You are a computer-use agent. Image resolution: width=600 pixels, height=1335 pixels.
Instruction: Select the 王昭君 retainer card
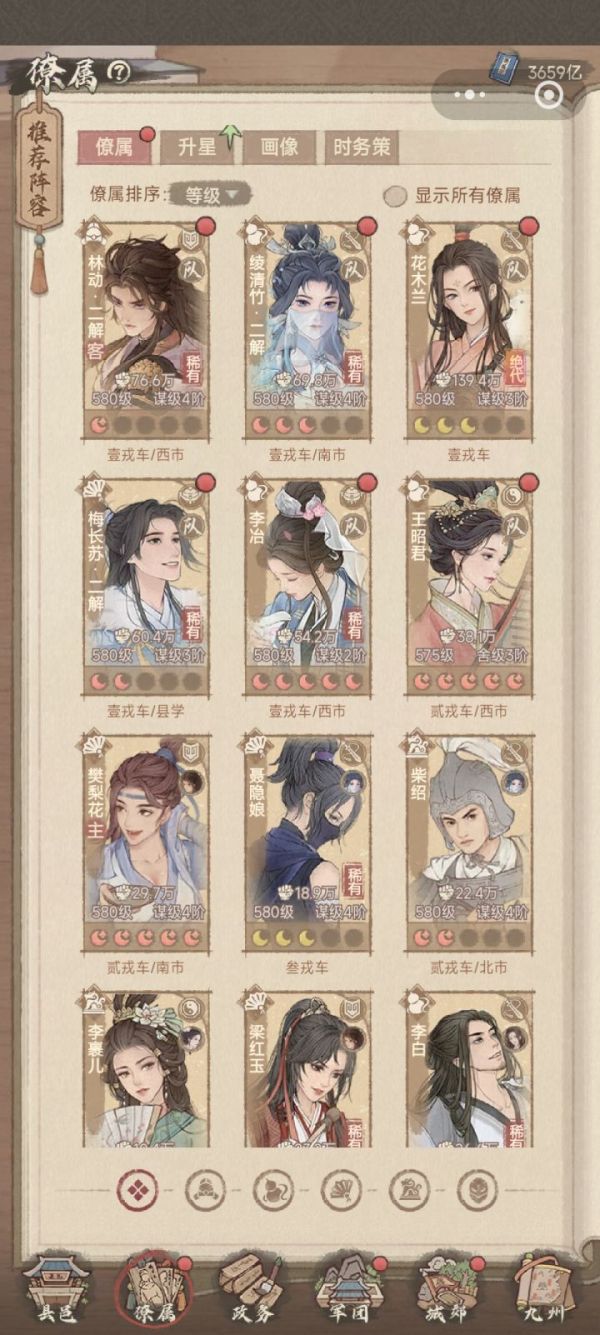[x=469, y=585]
